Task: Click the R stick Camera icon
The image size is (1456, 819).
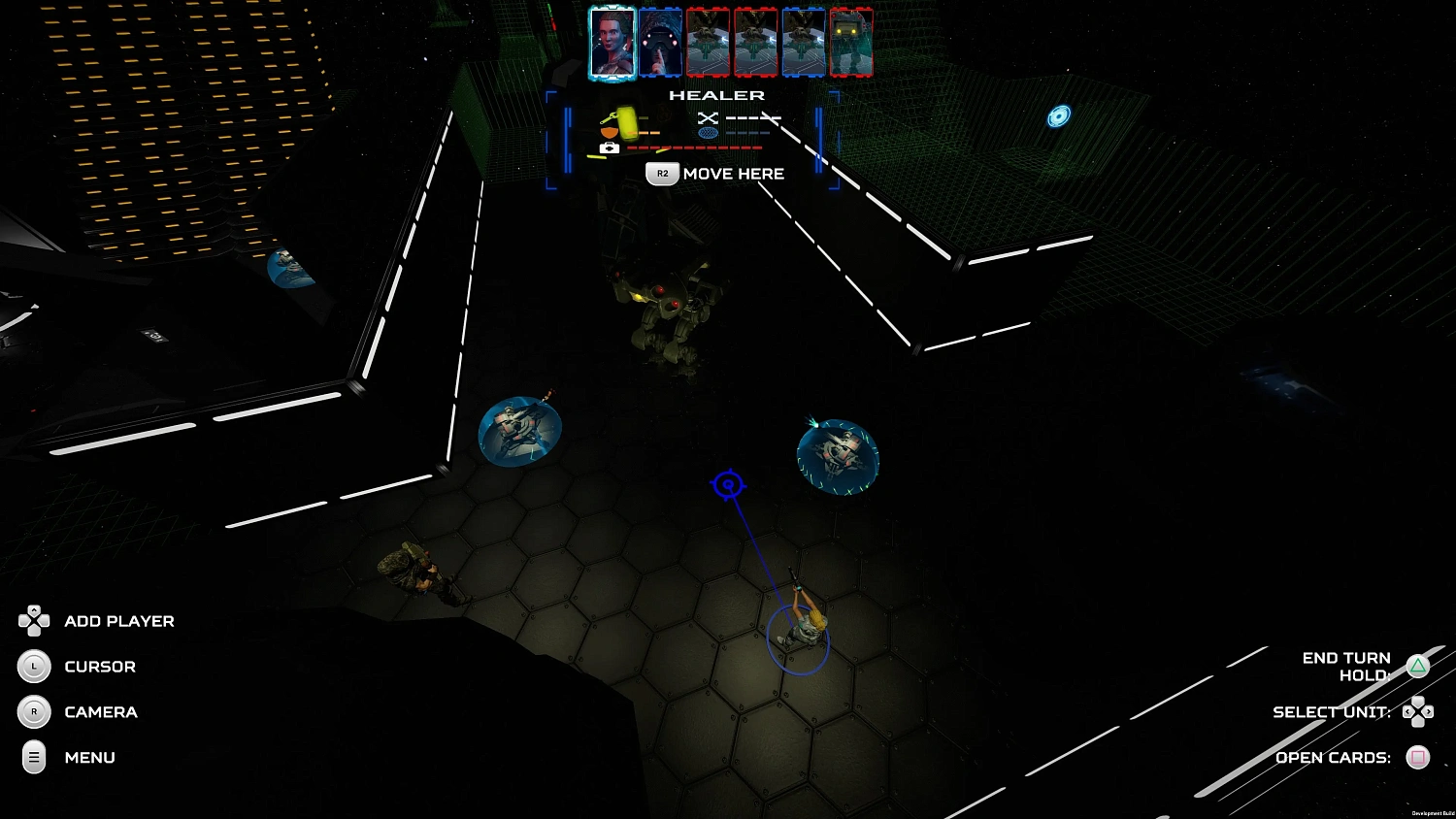Action: [34, 712]
